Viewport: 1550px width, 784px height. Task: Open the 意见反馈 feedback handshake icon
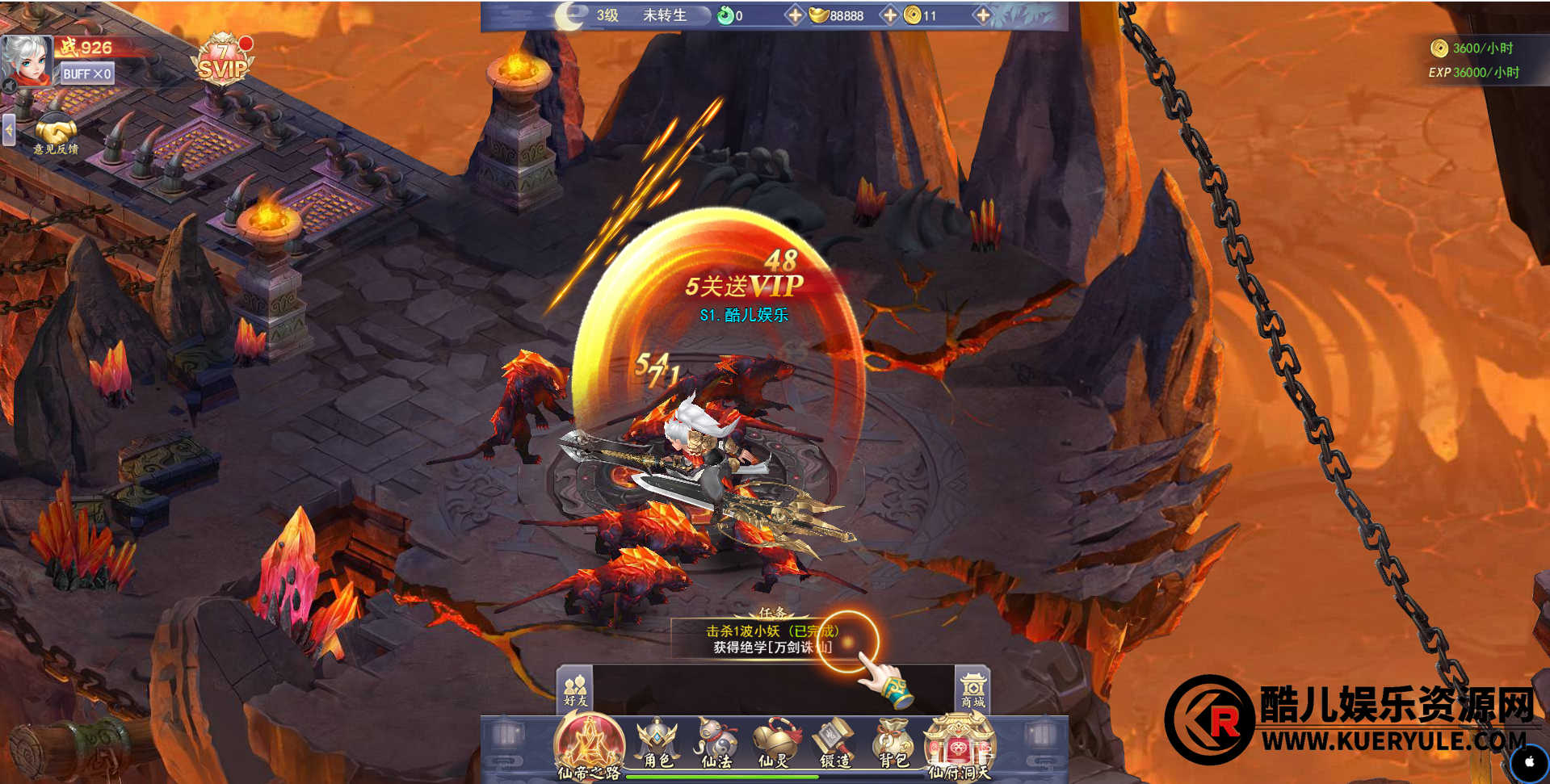point(55,135)
